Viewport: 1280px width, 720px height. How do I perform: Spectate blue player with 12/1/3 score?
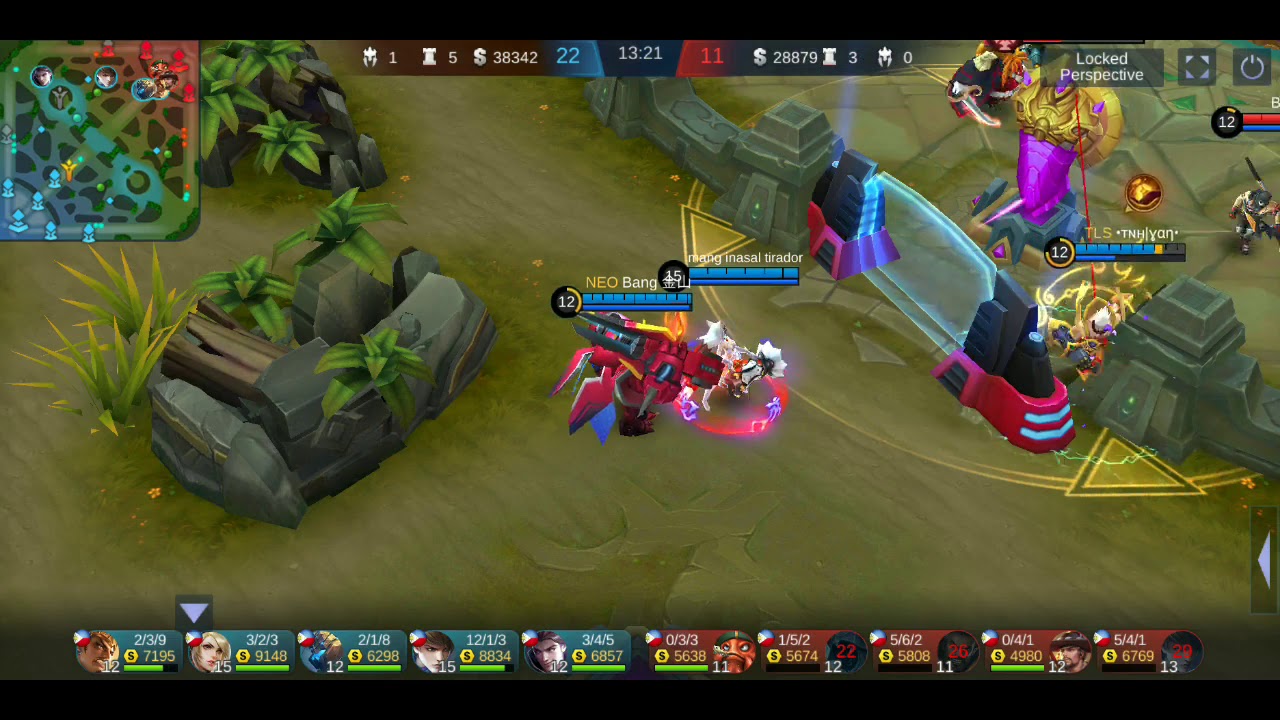click(x=466, y=651)
